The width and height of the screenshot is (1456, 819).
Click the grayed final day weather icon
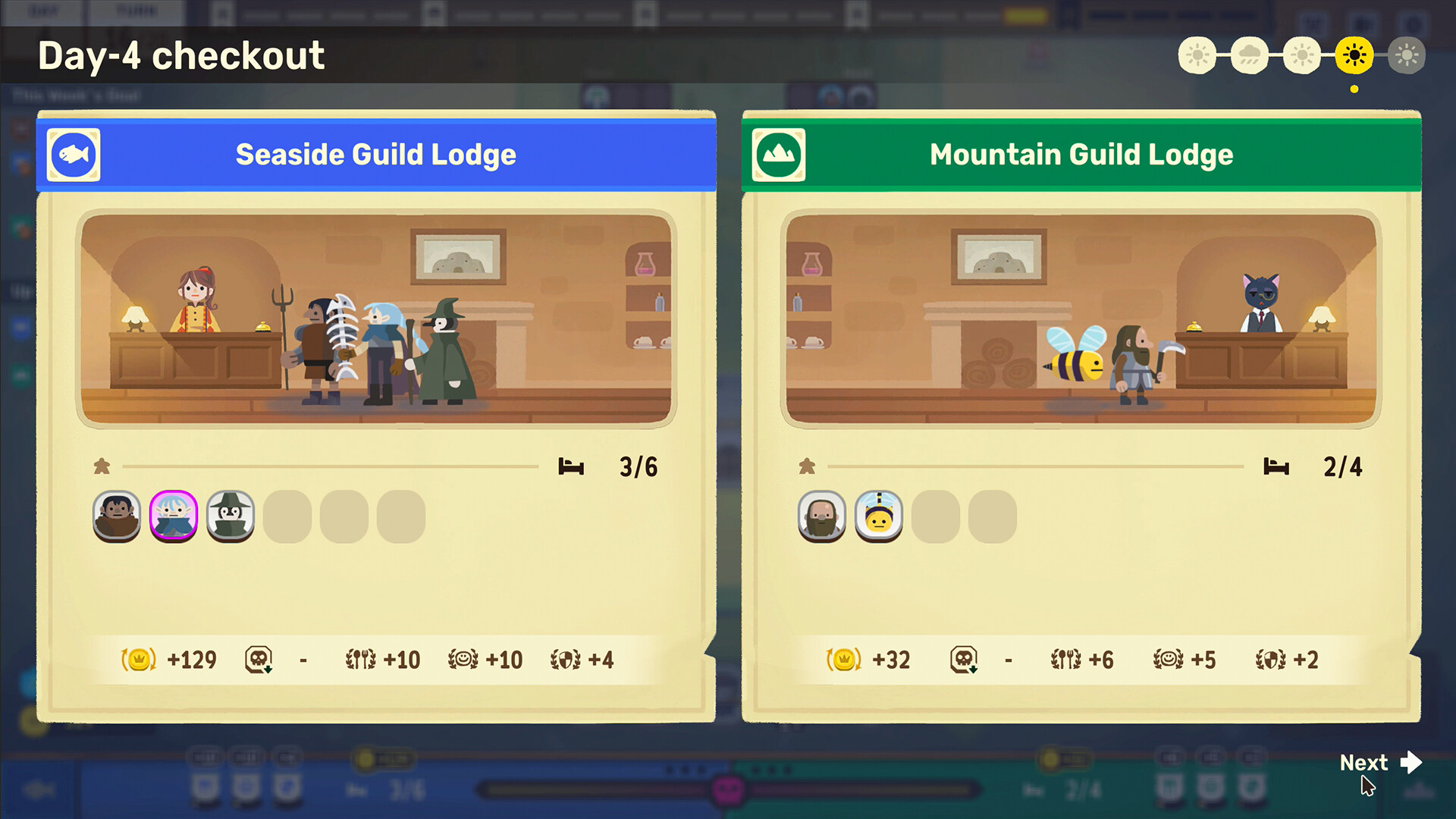[x=1407, y=55]
